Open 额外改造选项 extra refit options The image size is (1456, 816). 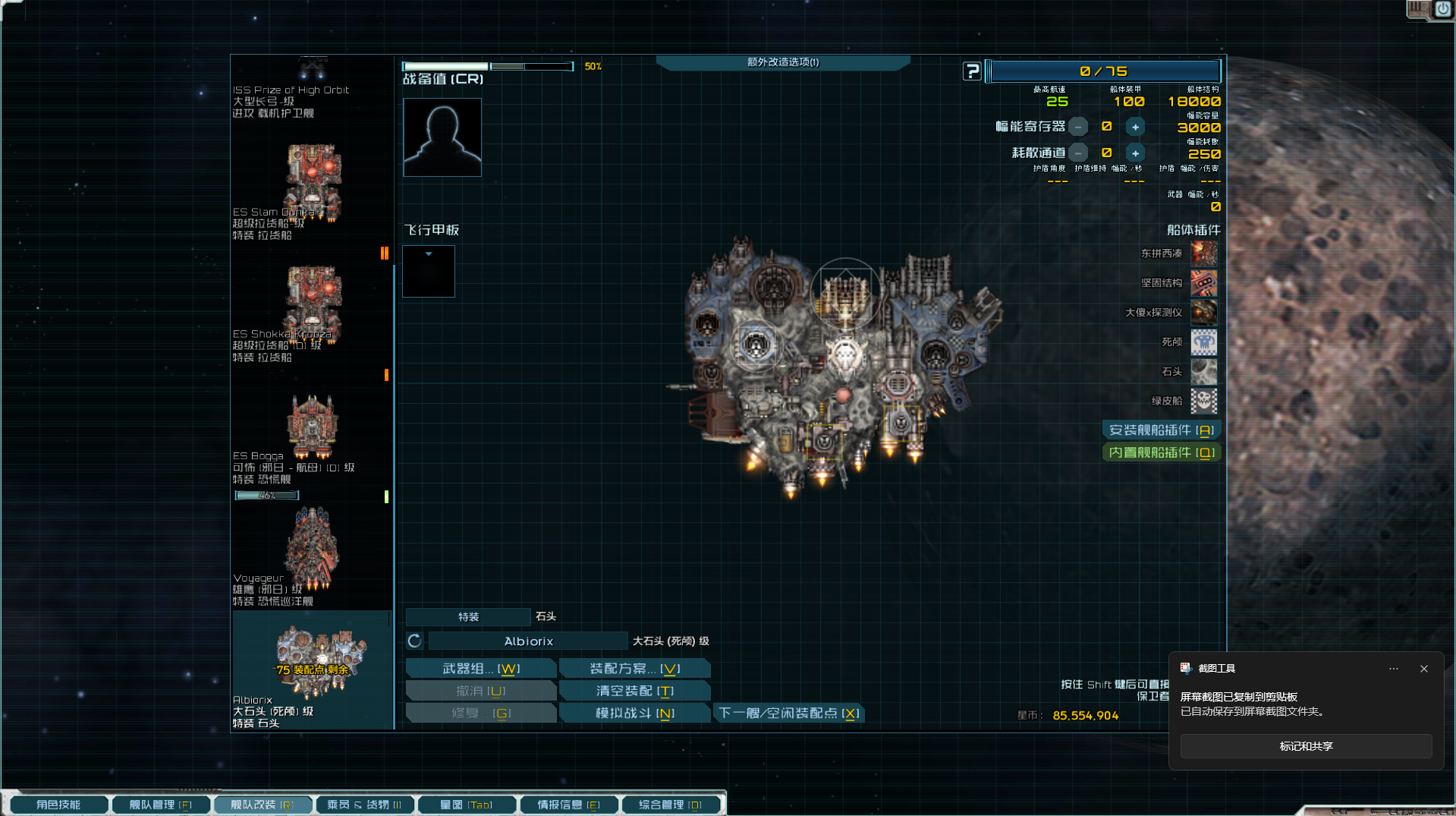tap(782, 62)
